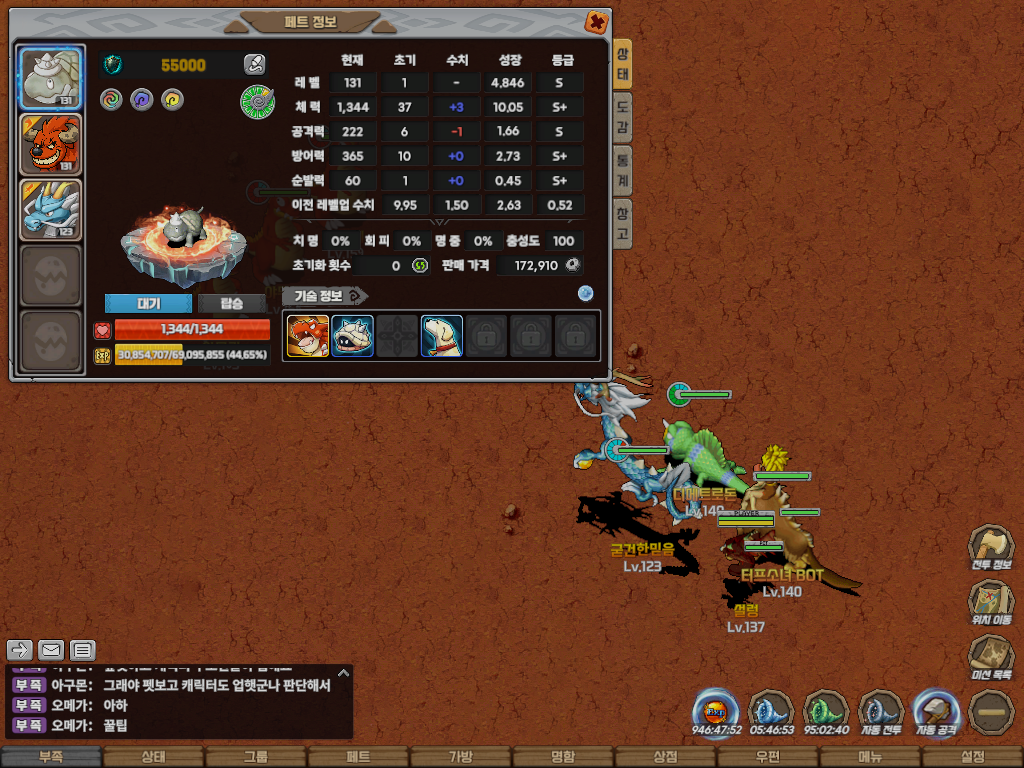Click the envelope icon above chat
The image size is (1024, 768).
[51, 650]
